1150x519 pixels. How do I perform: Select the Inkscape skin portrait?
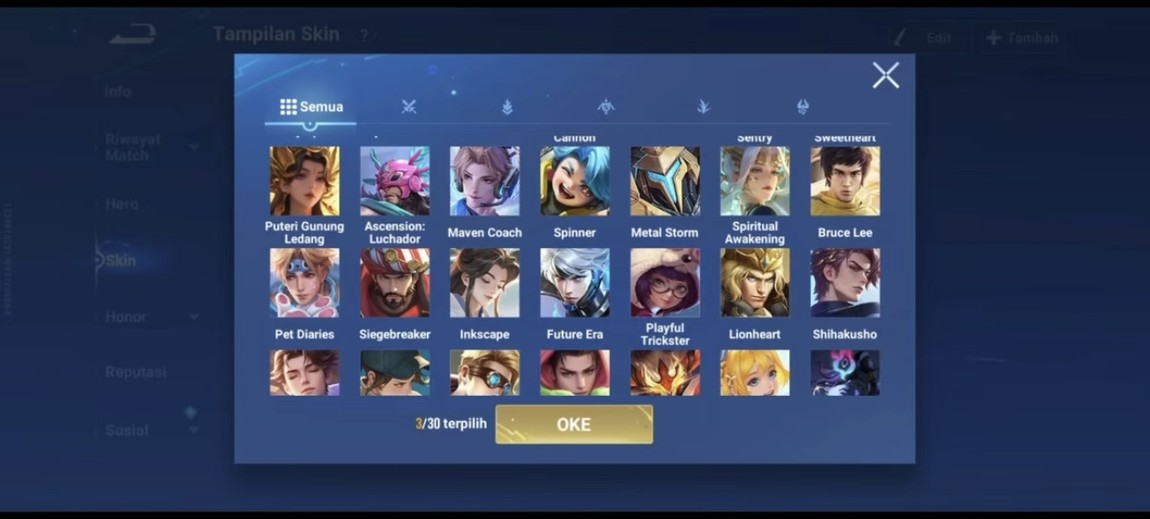[485, 283]
